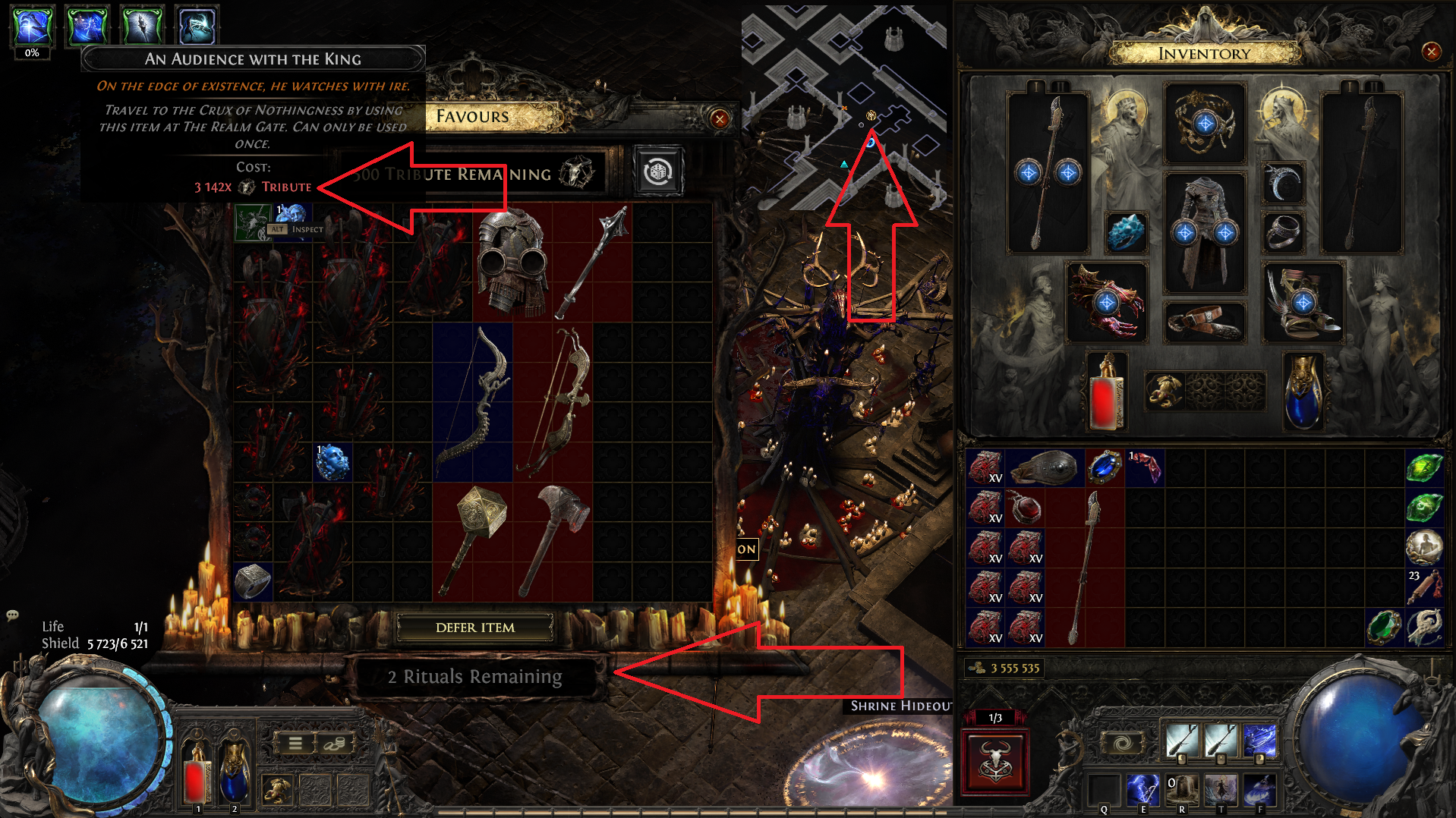Open the minimap overlay
Viewport: 1456px width, 818px height.
click(x=844, y=106)
